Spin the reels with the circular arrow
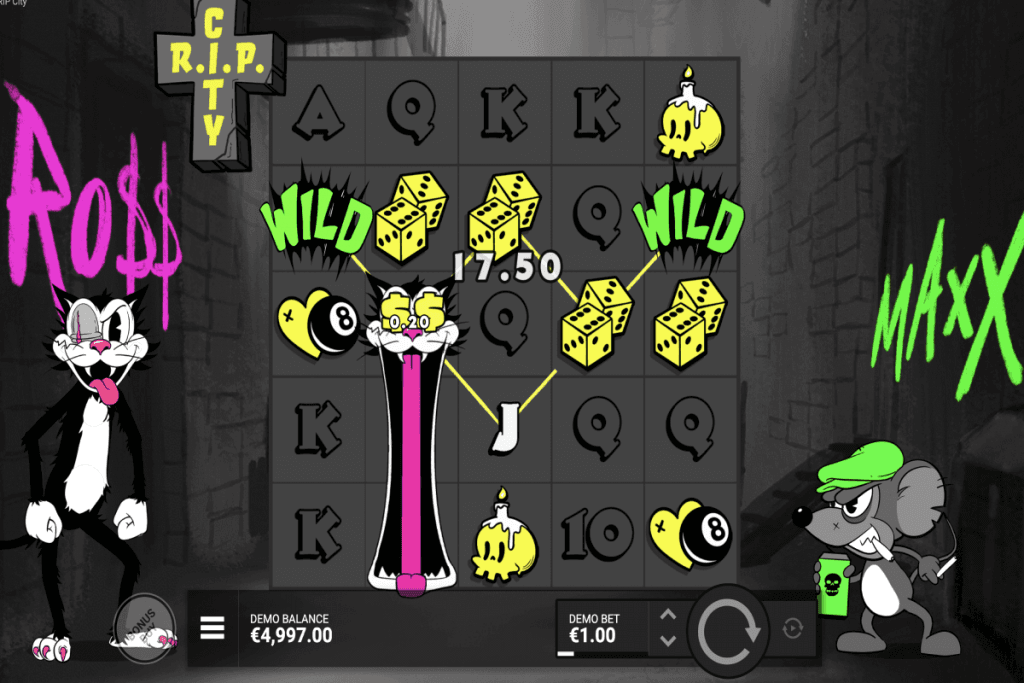This screenshot has width=1024, height=683. point(729,631)
